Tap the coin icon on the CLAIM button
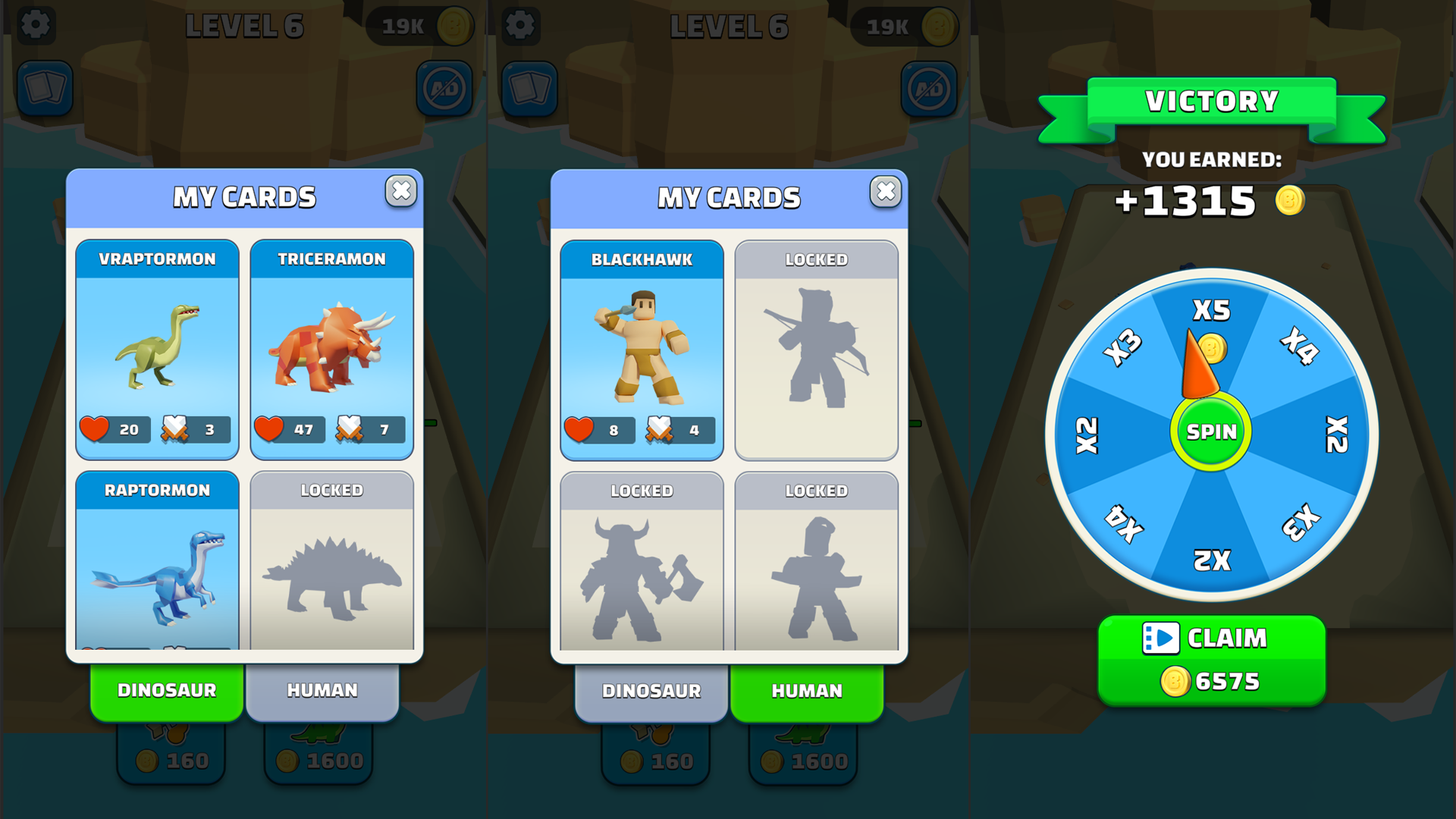The width and height of the screenshot is (1456, 819). (x=1175, y=680)
